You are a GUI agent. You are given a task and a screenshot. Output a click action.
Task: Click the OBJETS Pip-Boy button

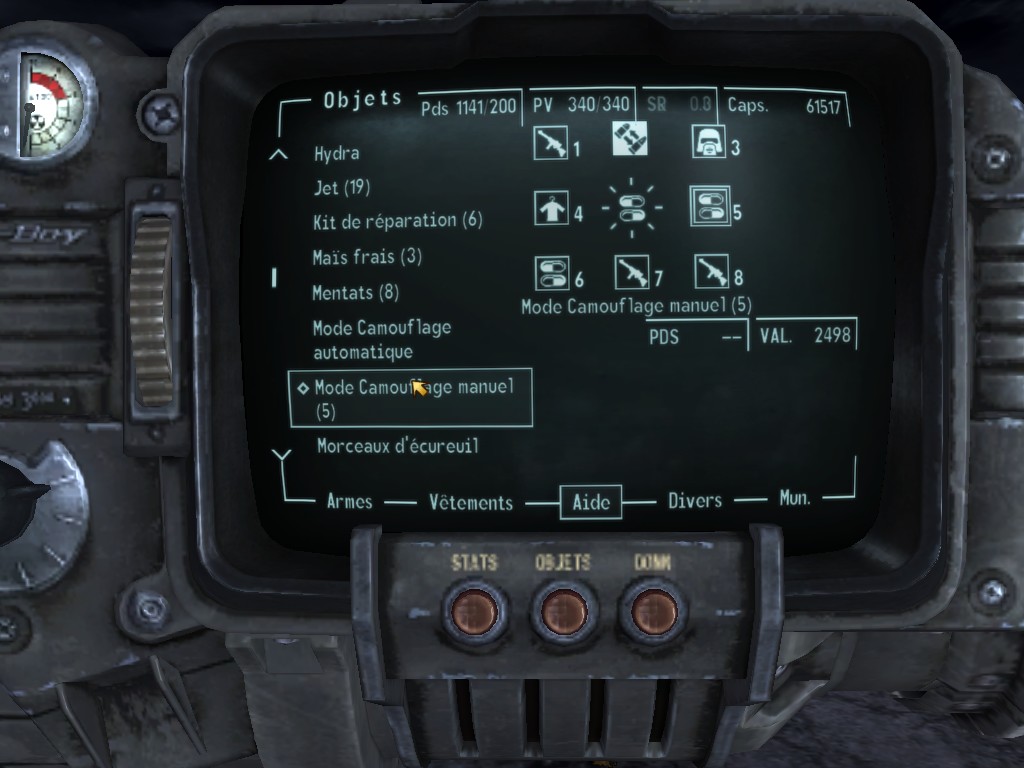coord(563,610)
